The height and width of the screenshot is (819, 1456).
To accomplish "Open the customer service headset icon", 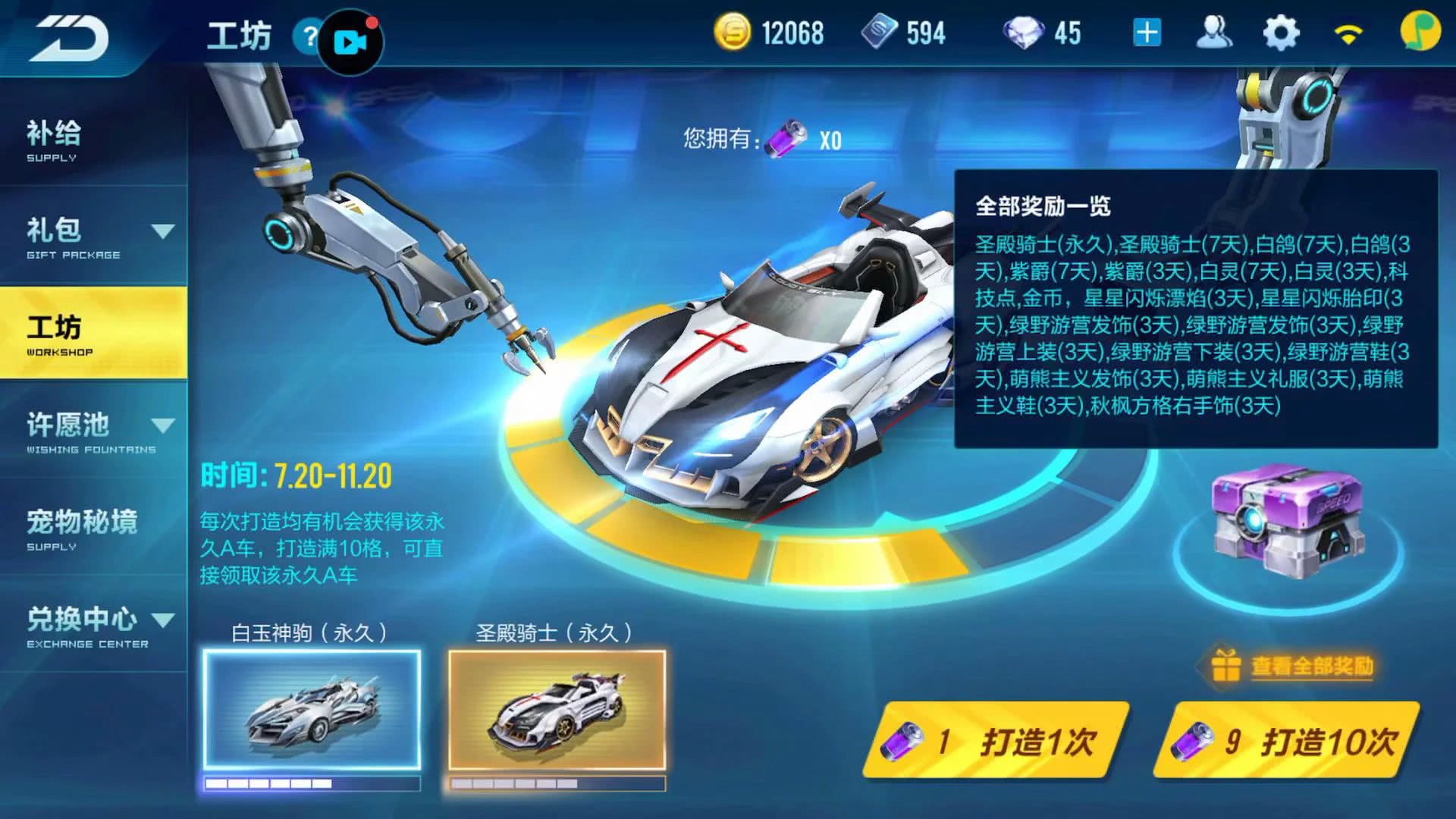I will pyautogui.click(x=1213, y=32).
